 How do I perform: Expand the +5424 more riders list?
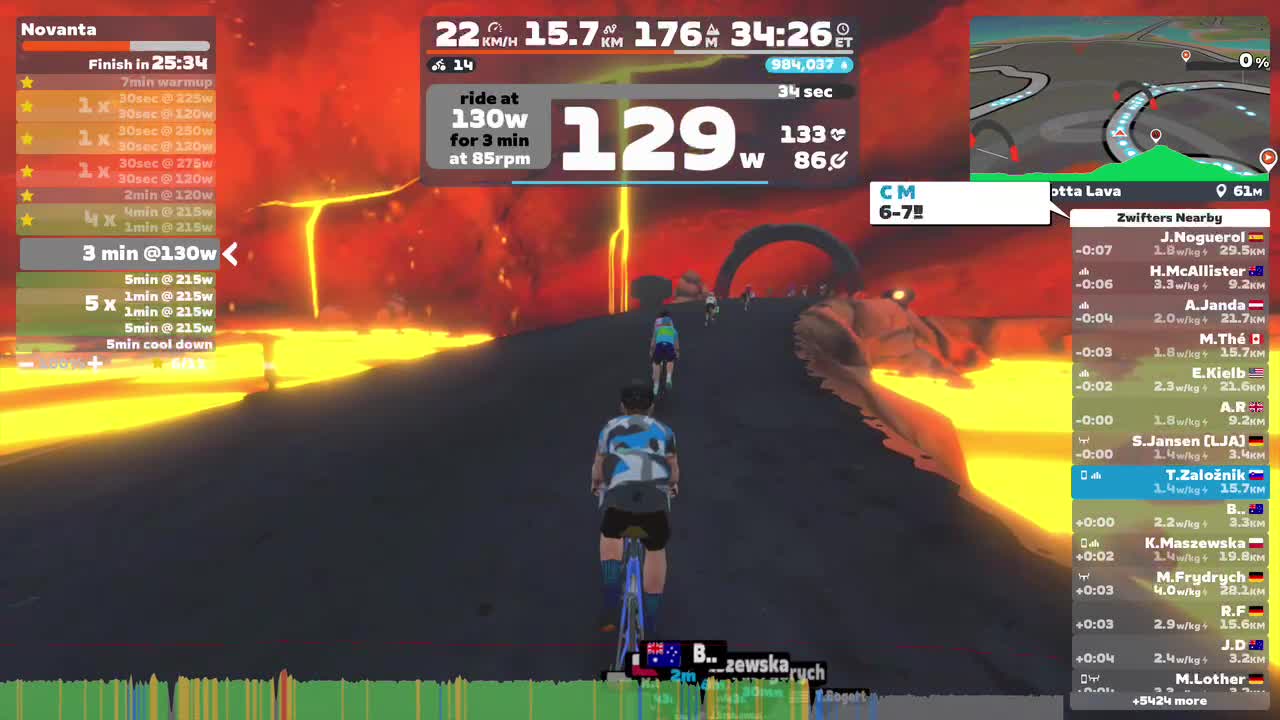pos(1170,701)
